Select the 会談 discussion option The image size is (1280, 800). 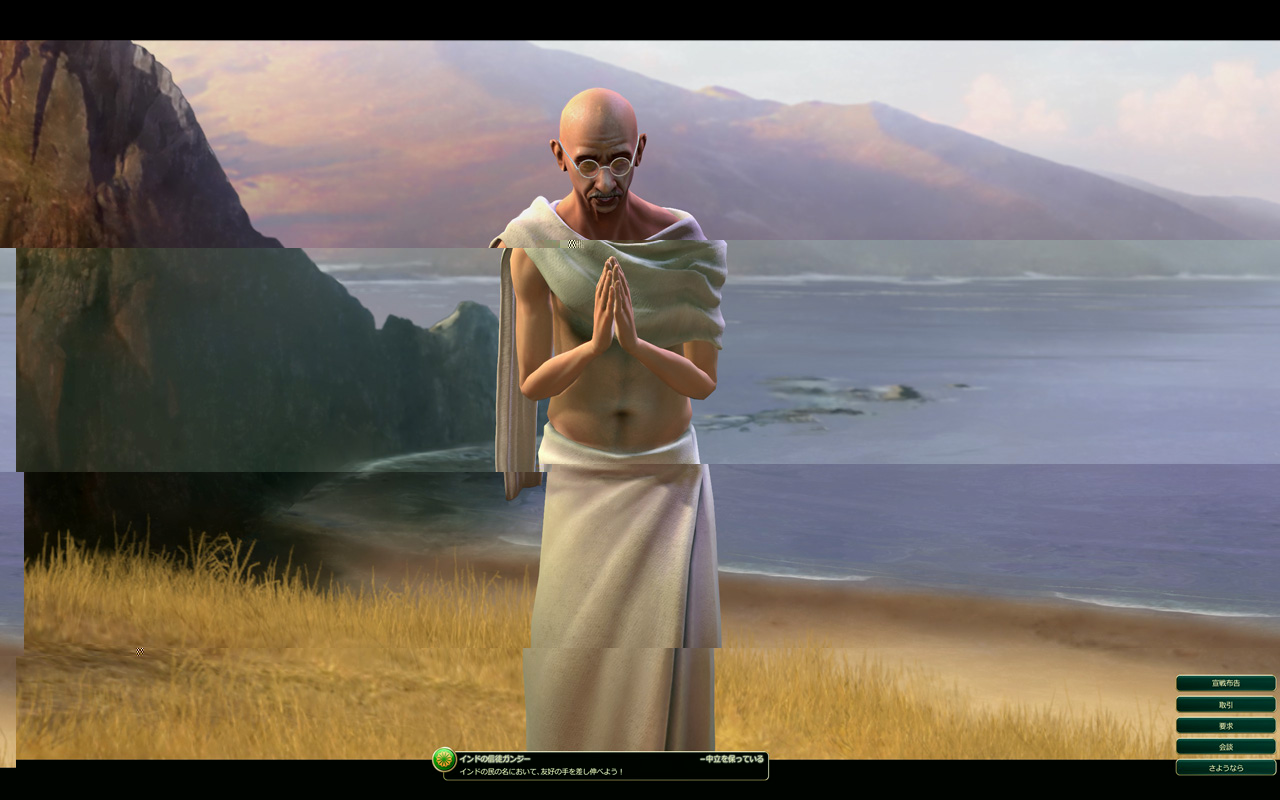pos(1225,746)
